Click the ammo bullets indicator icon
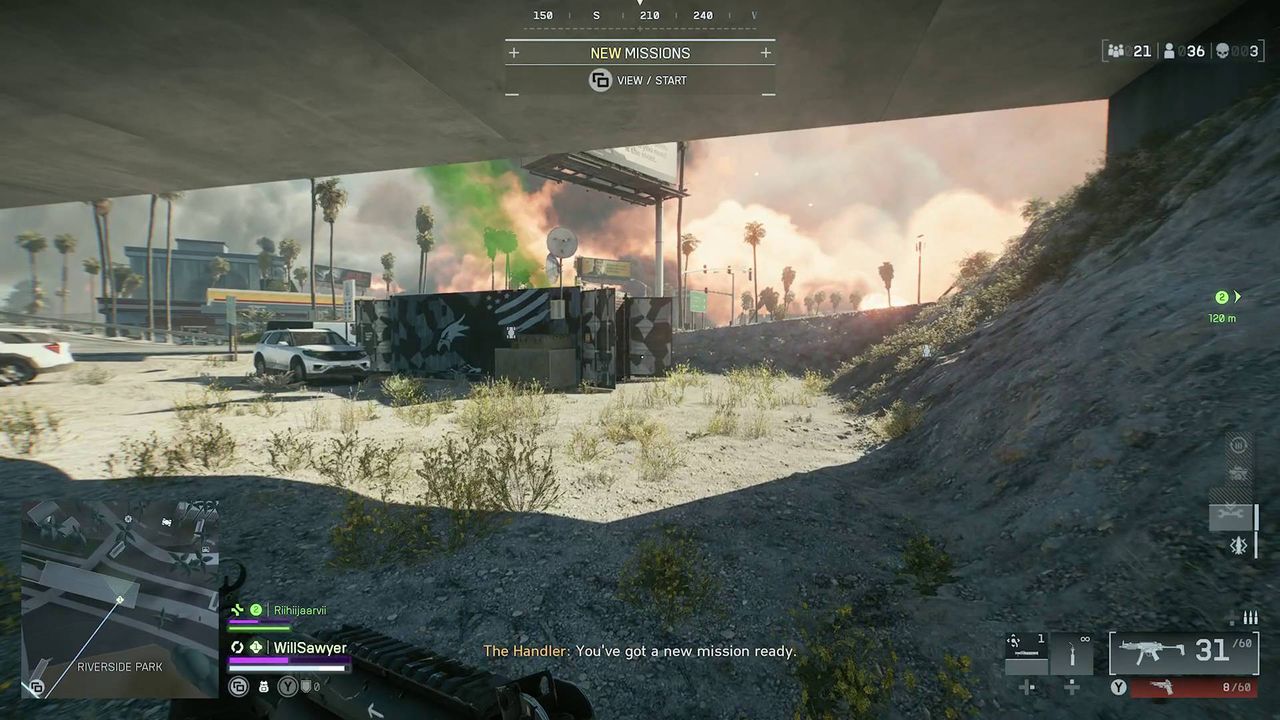 (x=1248, y=616)
